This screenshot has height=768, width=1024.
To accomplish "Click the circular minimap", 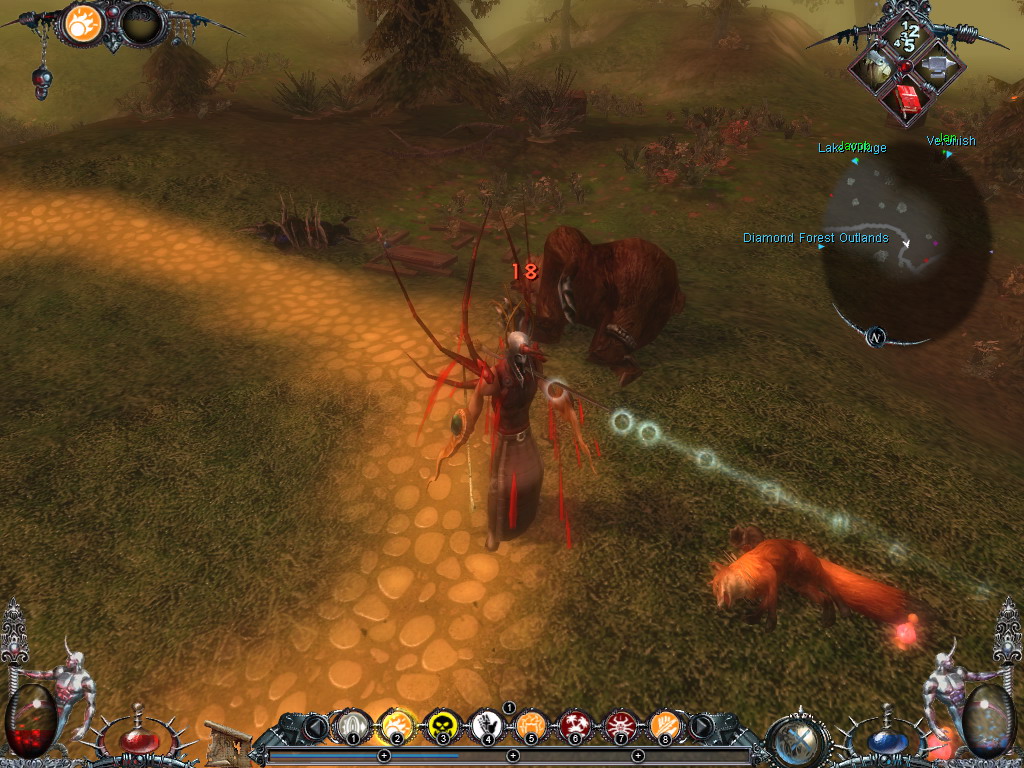I will [x=907, y=240].
